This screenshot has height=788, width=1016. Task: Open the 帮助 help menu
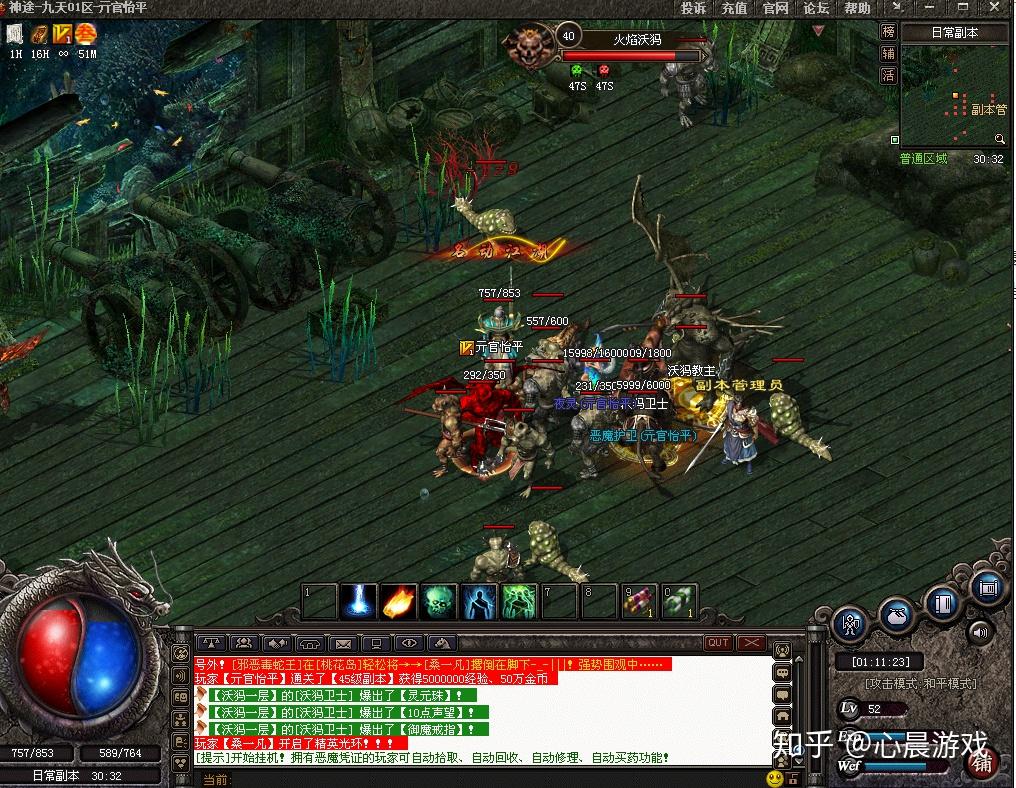tap(857, 8)
